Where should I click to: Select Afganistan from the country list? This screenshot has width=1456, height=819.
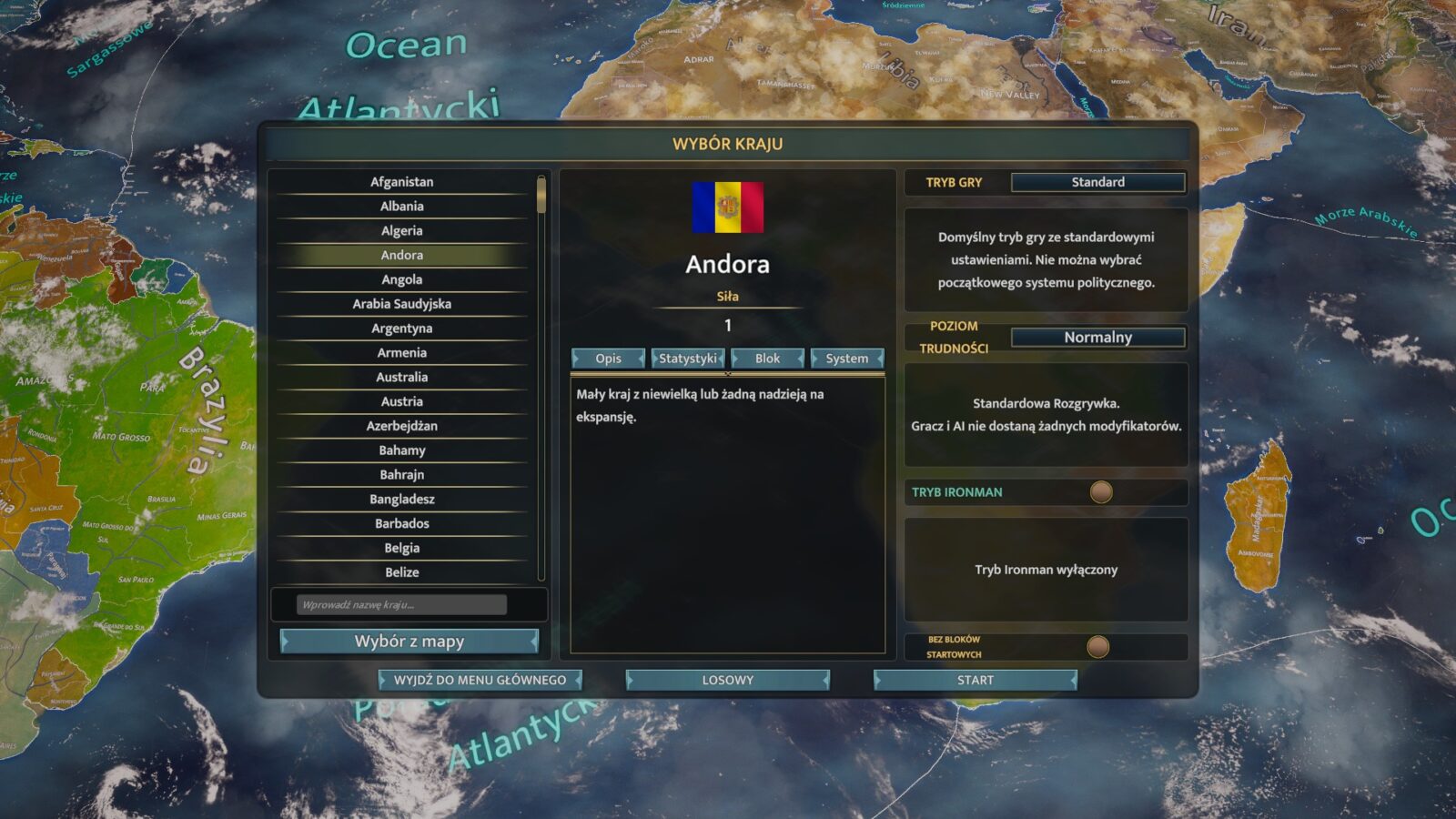(x=401, y=182)
